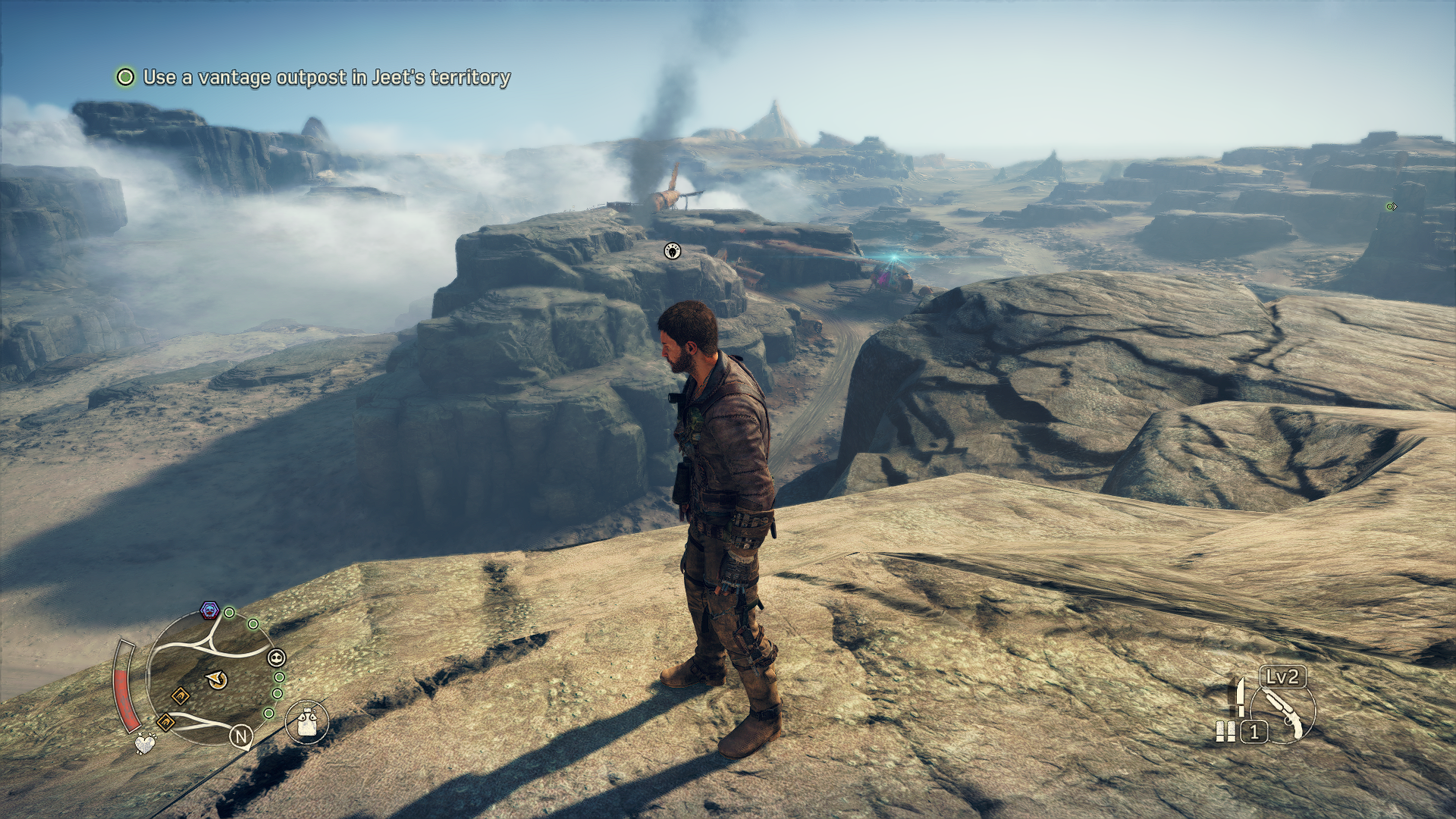Select the skull waypoint marker over the cliff
The height and width of the screenshot is (819, 1456).
(672, 251)
